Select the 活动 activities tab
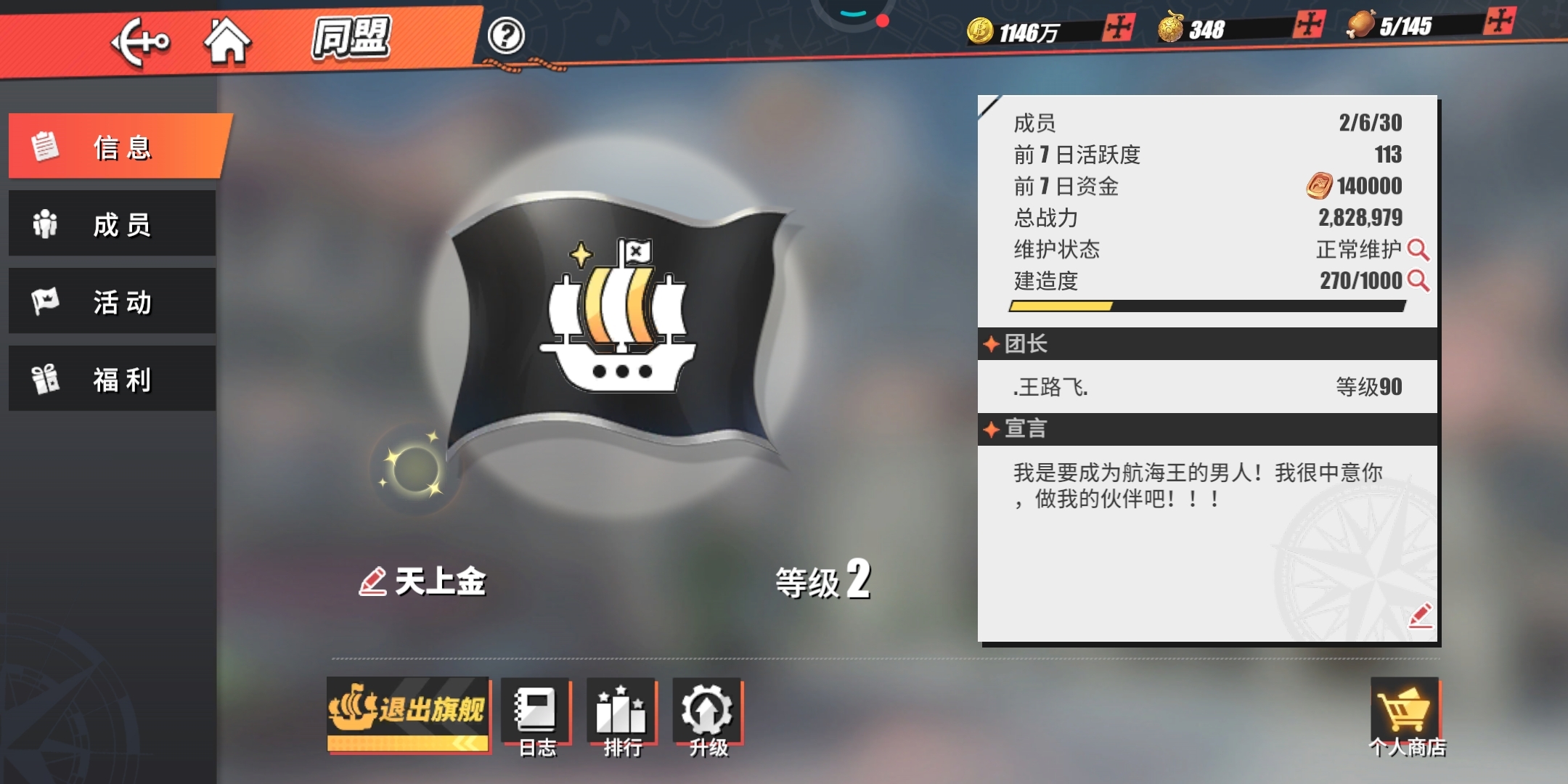 [x=113, y=302]
